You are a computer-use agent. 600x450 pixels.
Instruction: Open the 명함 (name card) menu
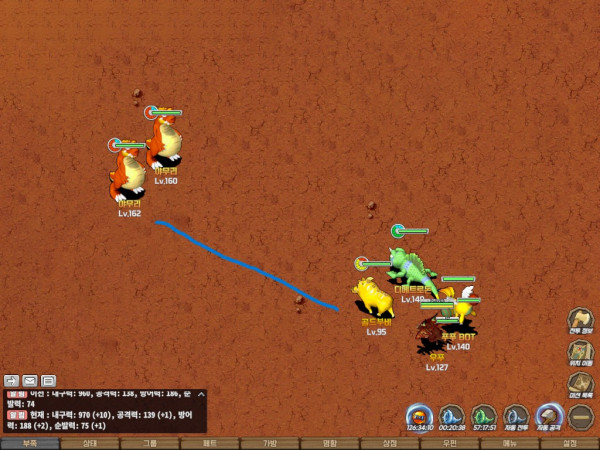[x=330, y=443]
